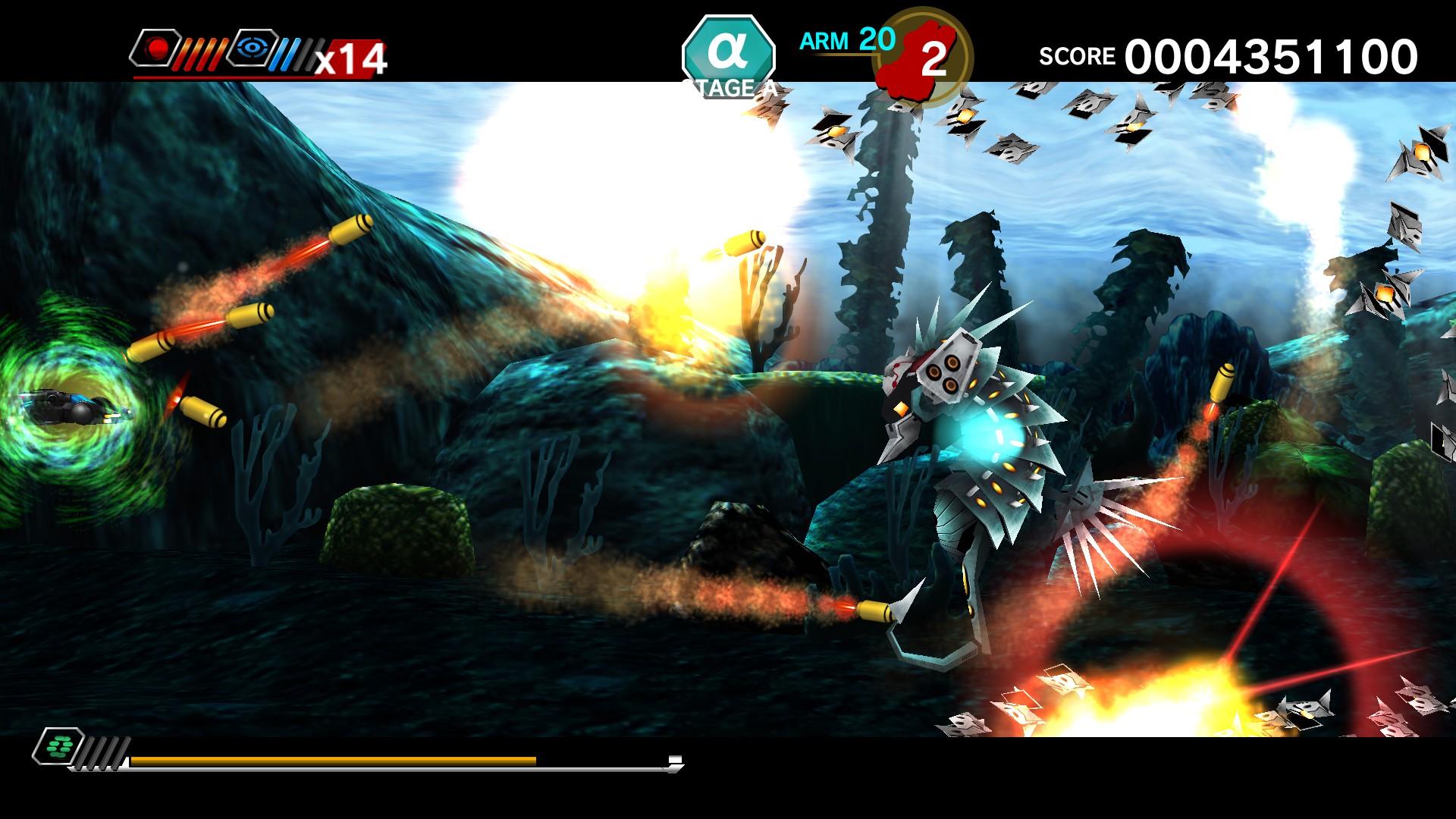Click the lives remaining number 2

933,57
